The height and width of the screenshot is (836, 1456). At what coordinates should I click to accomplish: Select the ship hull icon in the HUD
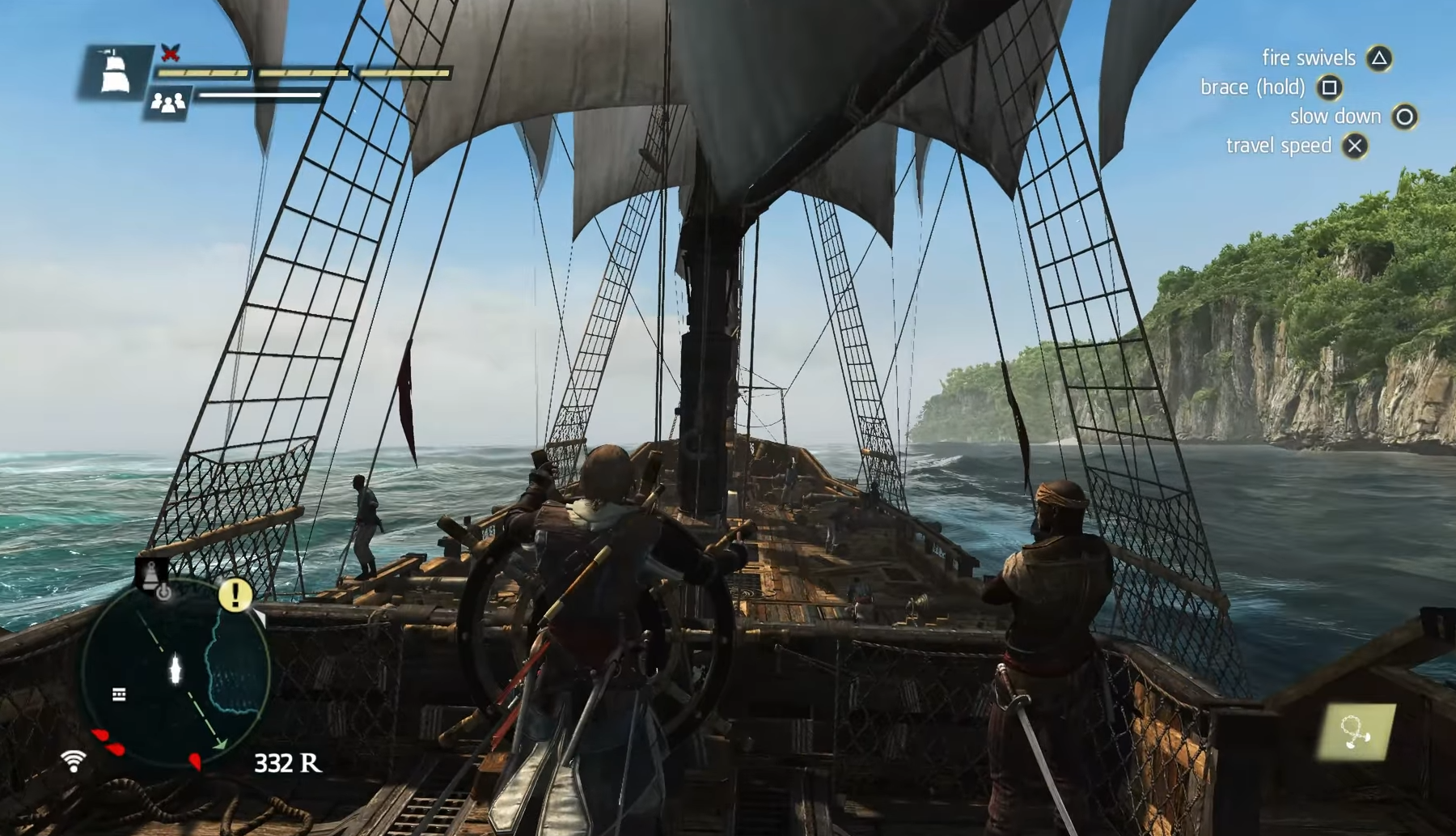tap(113, 73)
